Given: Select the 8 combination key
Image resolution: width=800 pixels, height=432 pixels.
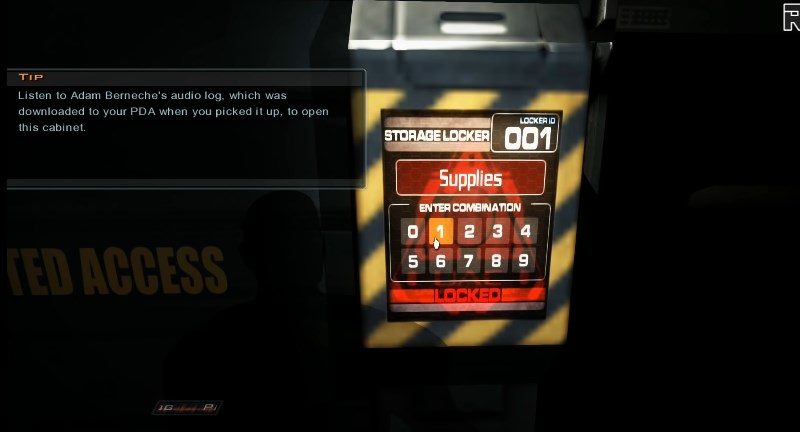Looking at the screenshot, I should pyautogui.click(x=497, y=261).
